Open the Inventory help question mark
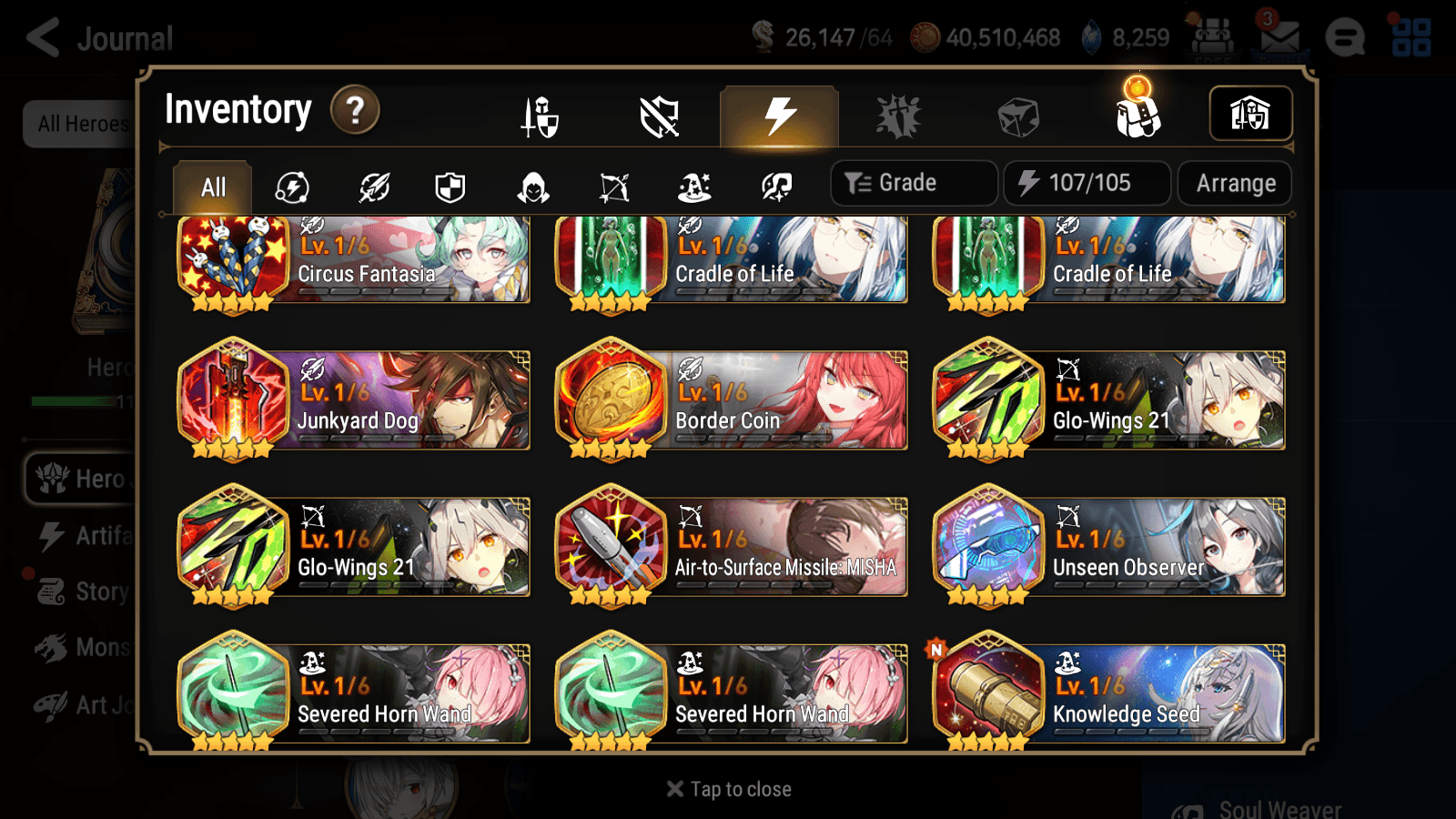 coord(354,109)
